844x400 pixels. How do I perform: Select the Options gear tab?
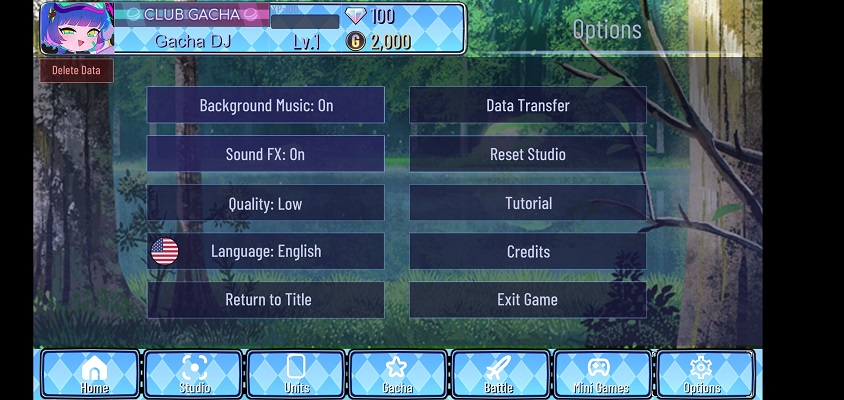pyautogui.click(x=703, y=374)
